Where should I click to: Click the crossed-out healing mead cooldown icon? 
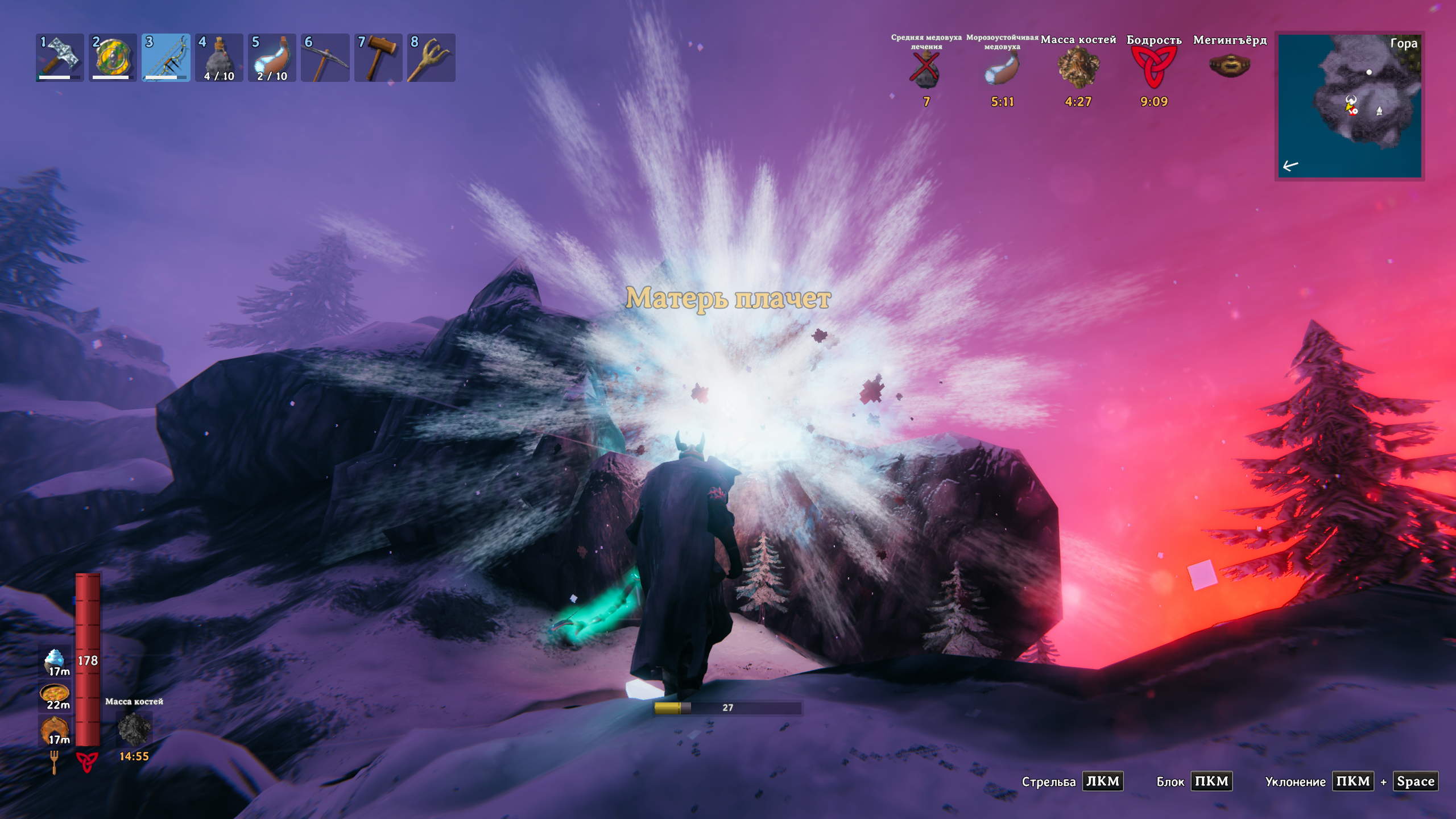(926, 71)
